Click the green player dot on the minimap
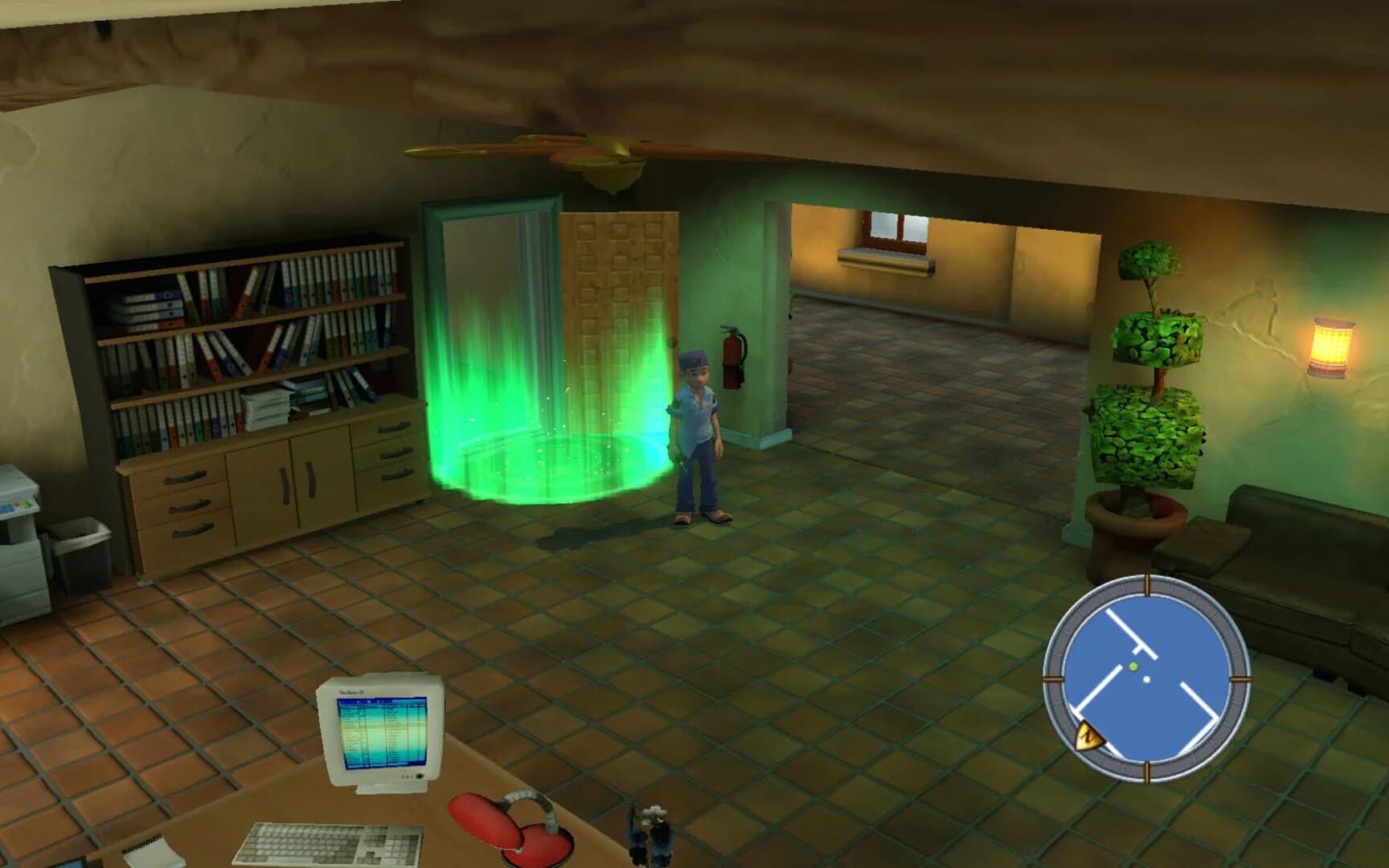The image size is (1389, 868). tap(1133, 665)
